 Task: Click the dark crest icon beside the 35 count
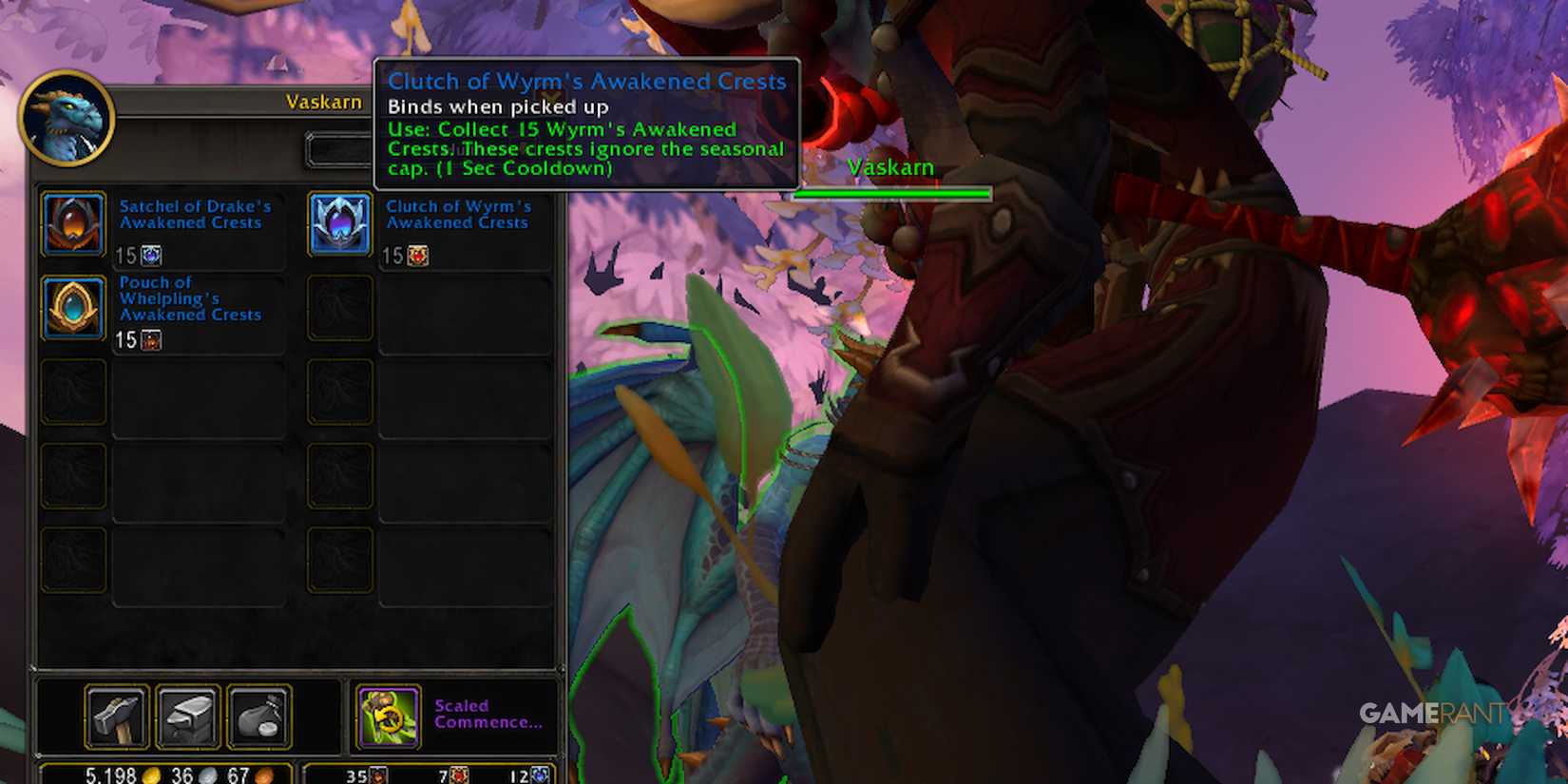pos(377,775)
